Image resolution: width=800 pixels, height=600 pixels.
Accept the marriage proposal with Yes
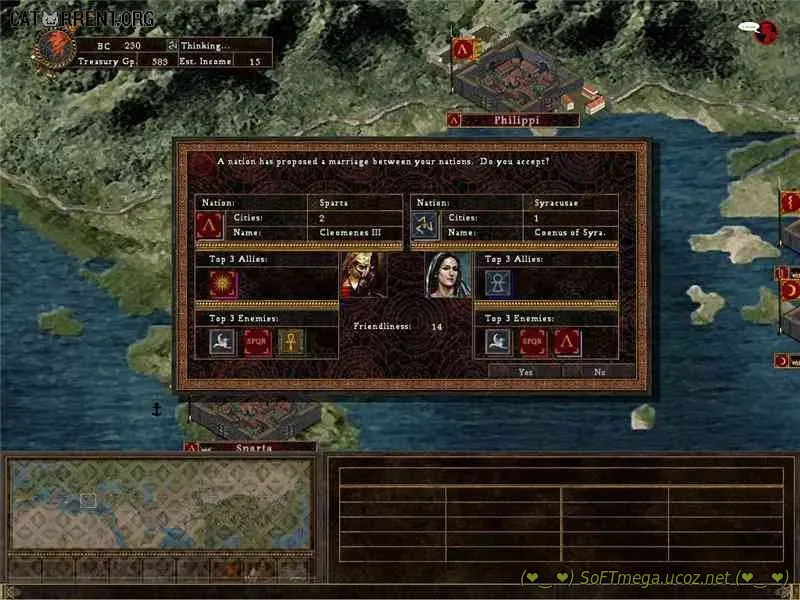(x=526, y=371)
